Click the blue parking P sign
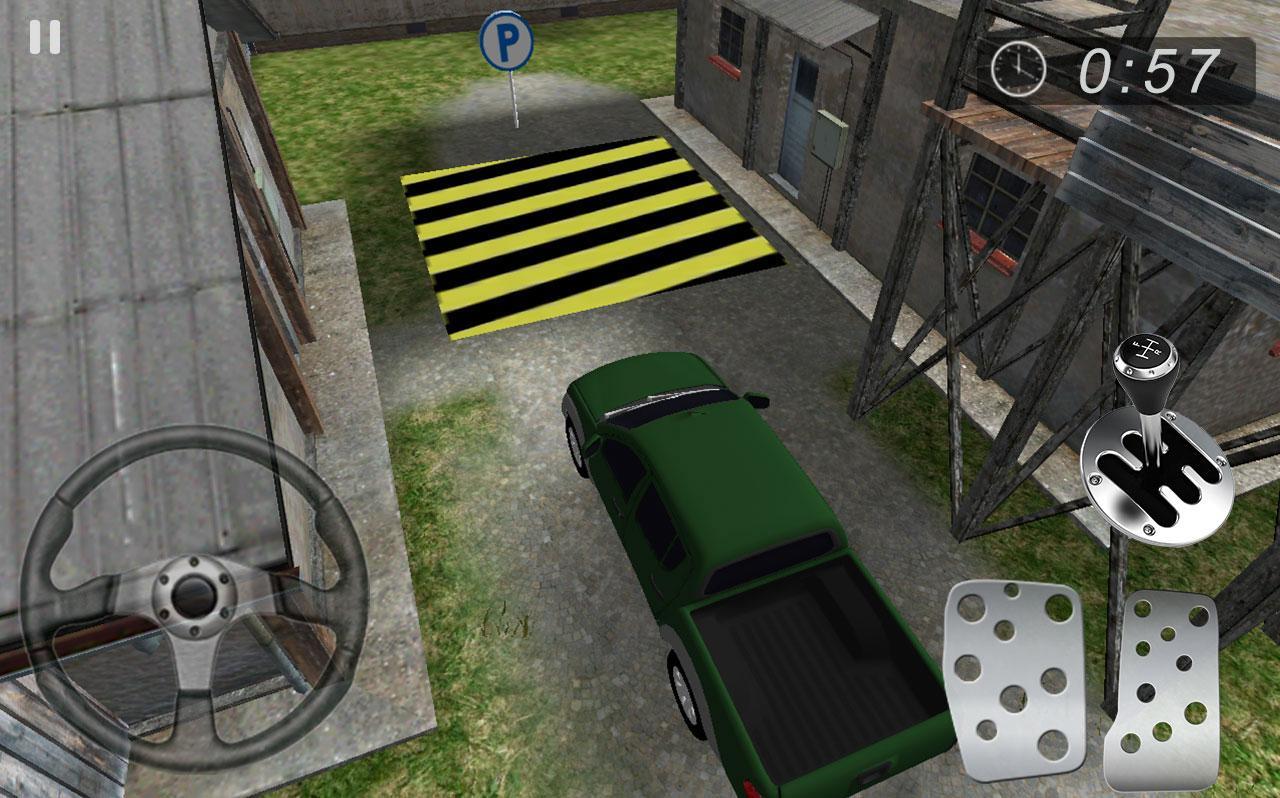Screen dimensions: 1280x798 [505, 40]
